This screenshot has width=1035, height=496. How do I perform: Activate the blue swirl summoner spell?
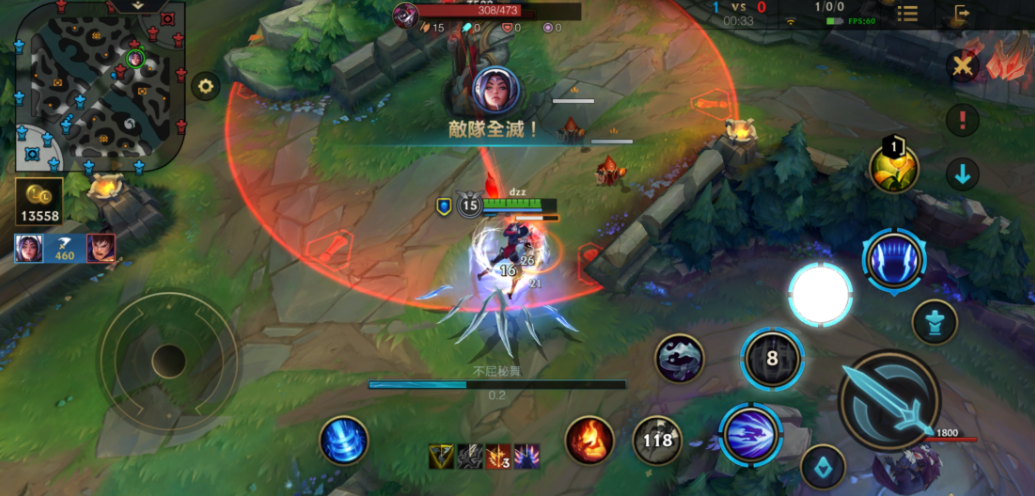point(344,440)
